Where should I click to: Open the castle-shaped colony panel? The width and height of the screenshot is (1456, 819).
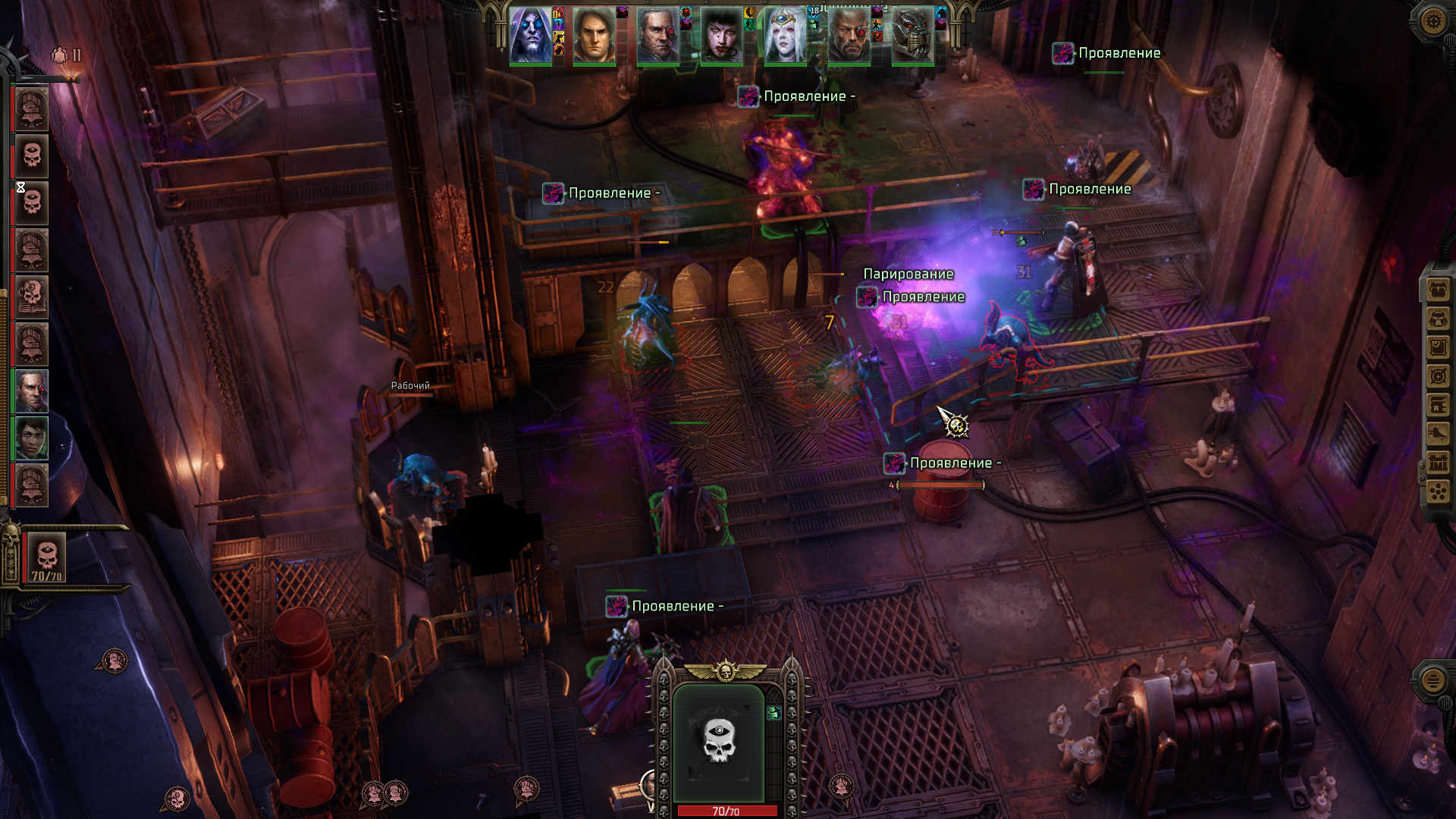coord(1438,463)
